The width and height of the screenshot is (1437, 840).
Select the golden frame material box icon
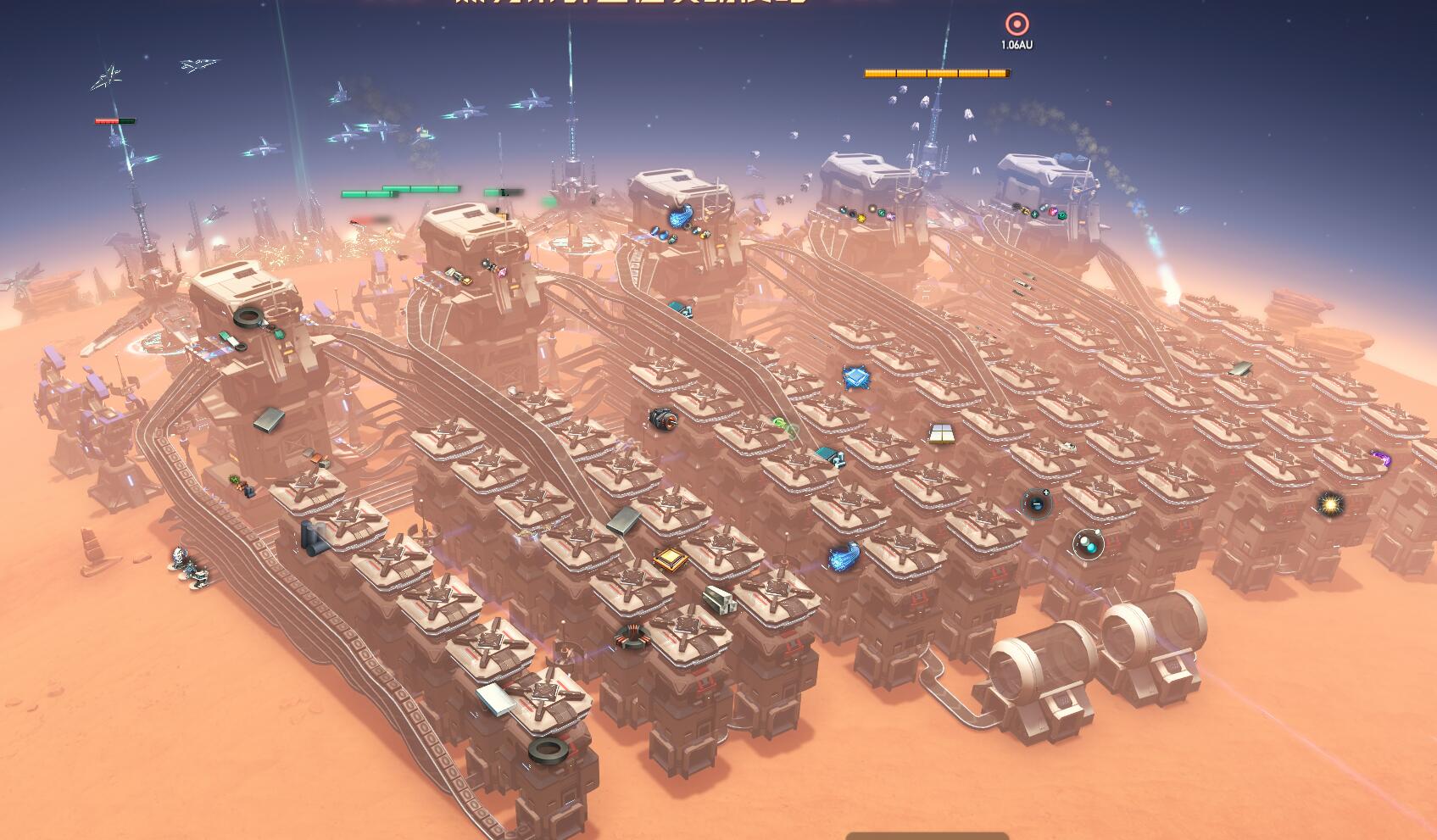(670, 561)
